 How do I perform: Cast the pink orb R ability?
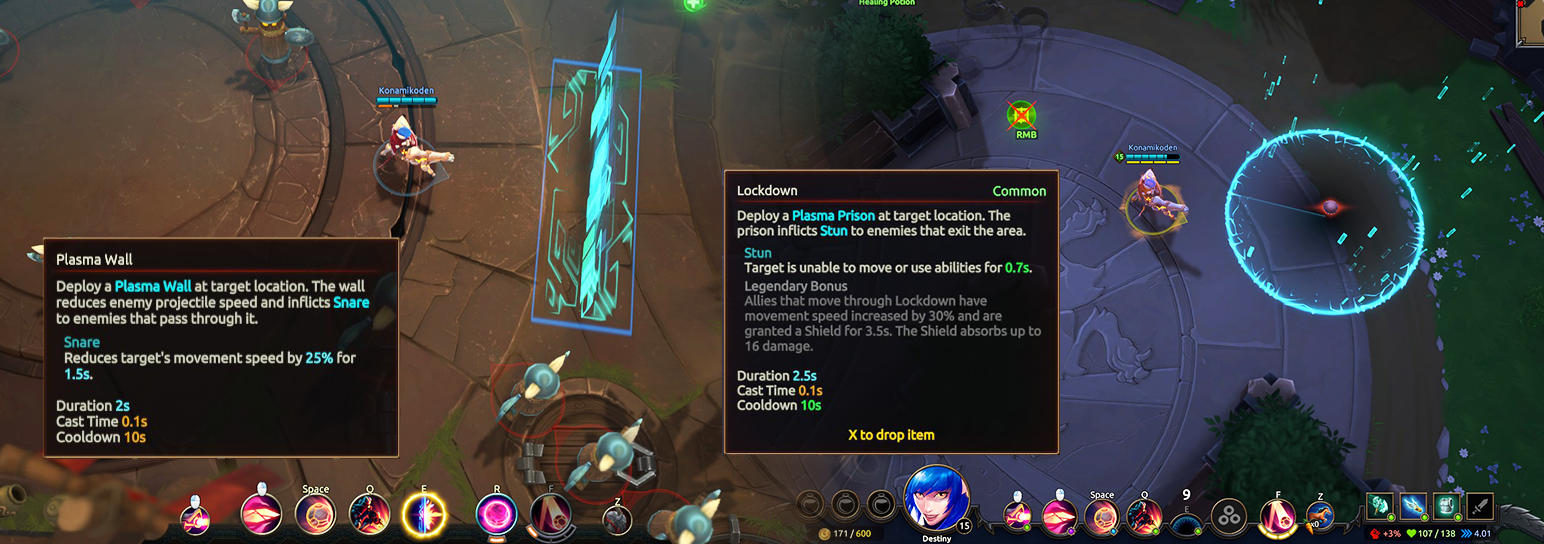point(496,515)
